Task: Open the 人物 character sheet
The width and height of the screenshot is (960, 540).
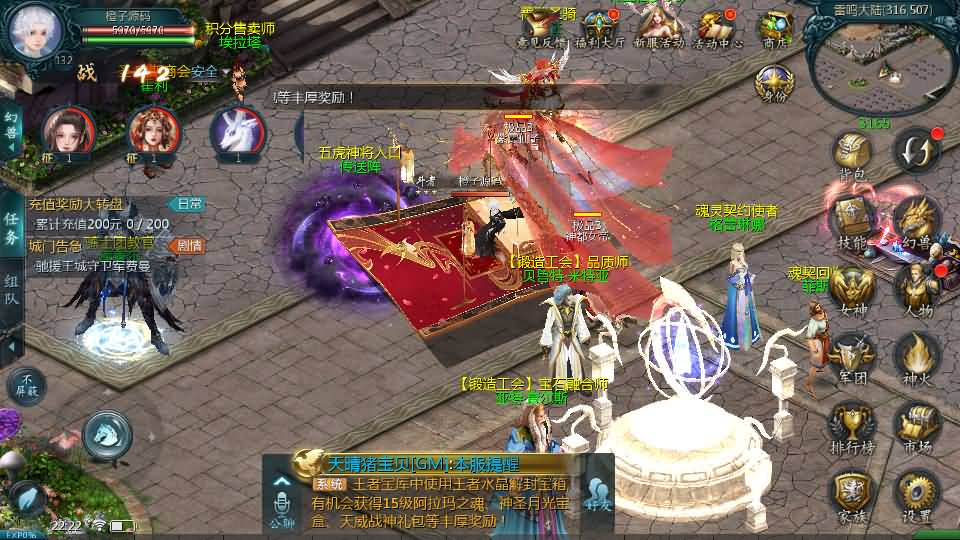Action: point(915,288)
